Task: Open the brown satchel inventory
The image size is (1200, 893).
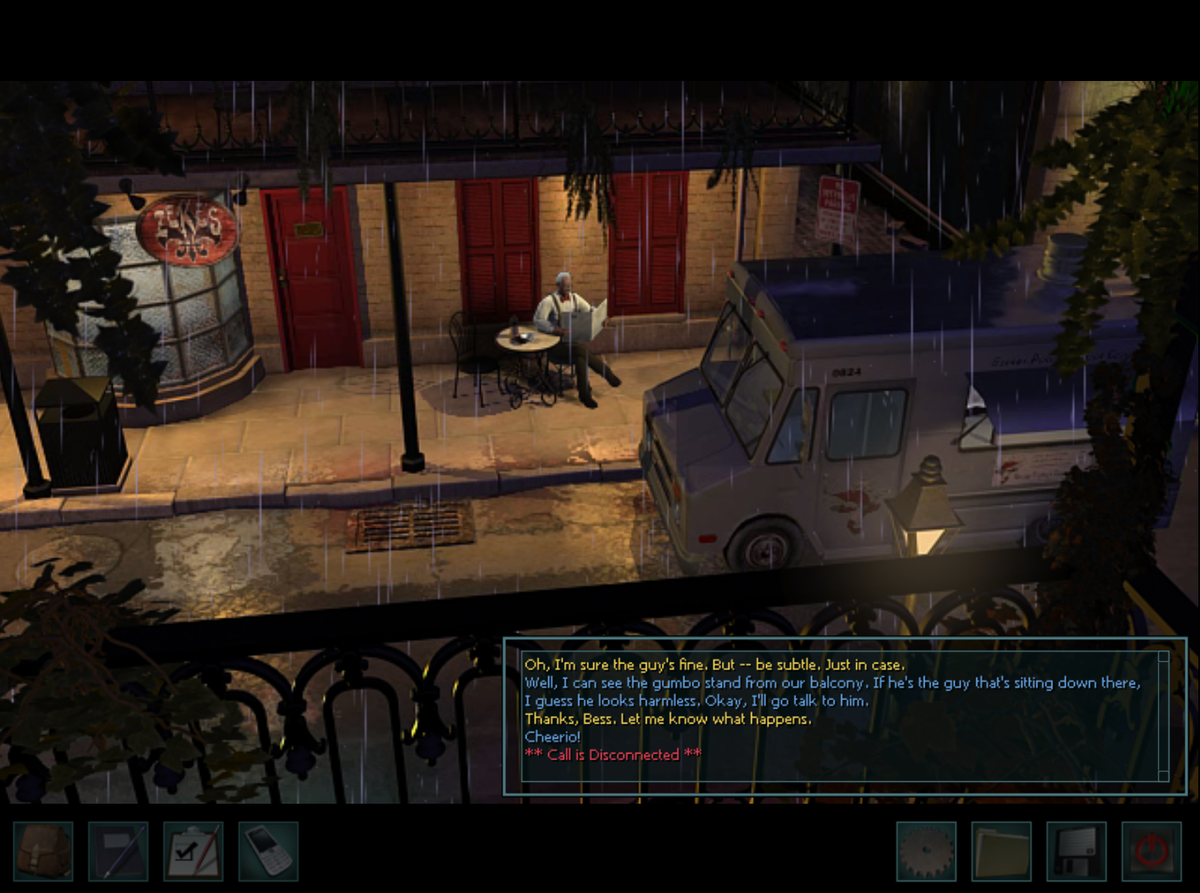Action: 43,851
